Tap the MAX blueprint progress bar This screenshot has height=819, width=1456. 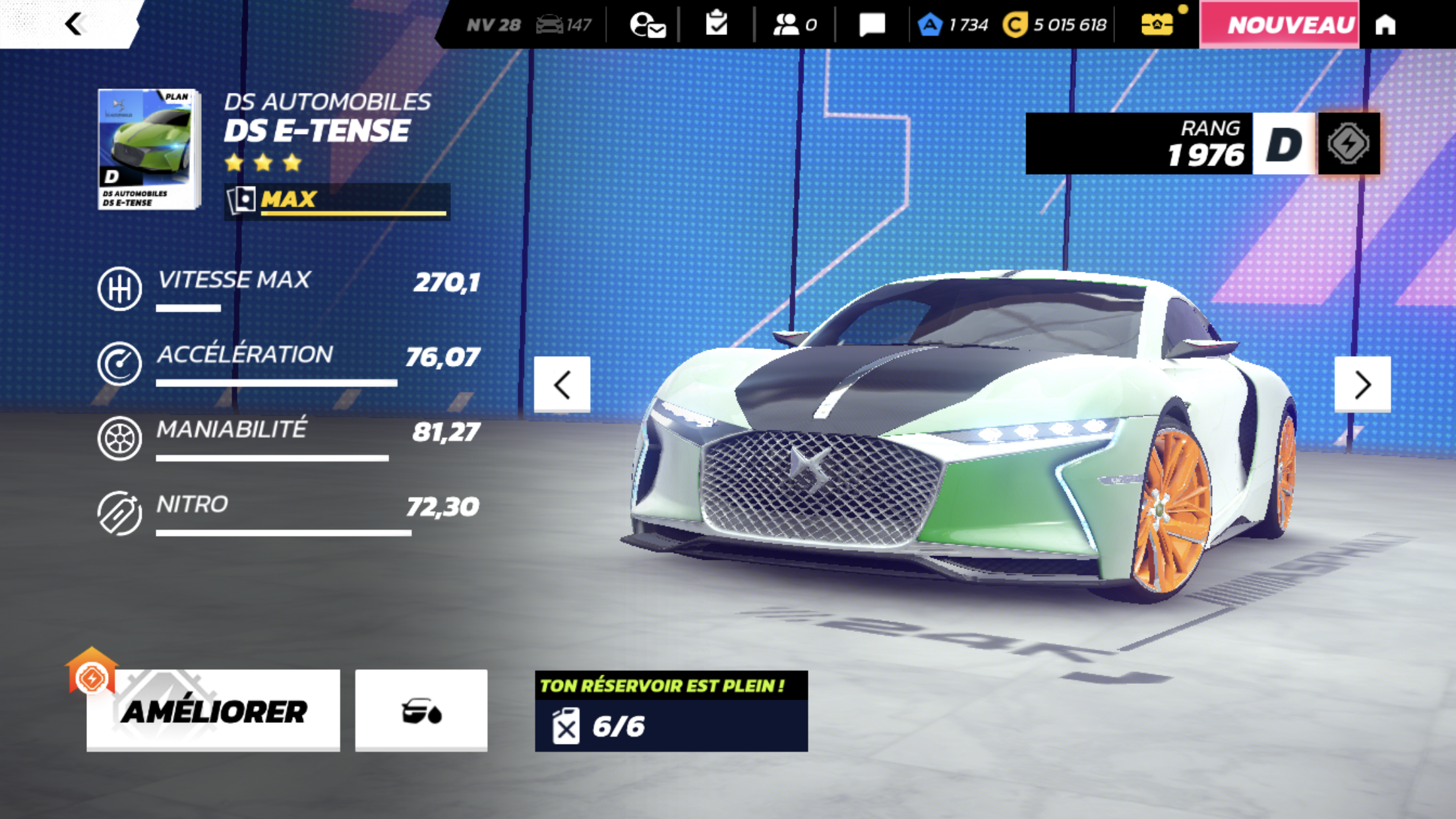click(x=338, y=200)
